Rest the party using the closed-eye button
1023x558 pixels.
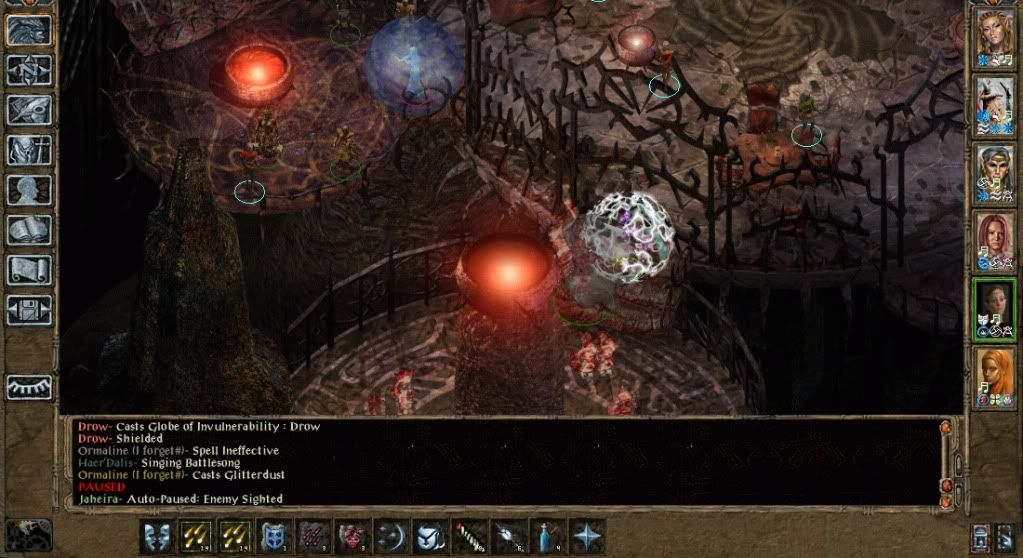point(28,387)
